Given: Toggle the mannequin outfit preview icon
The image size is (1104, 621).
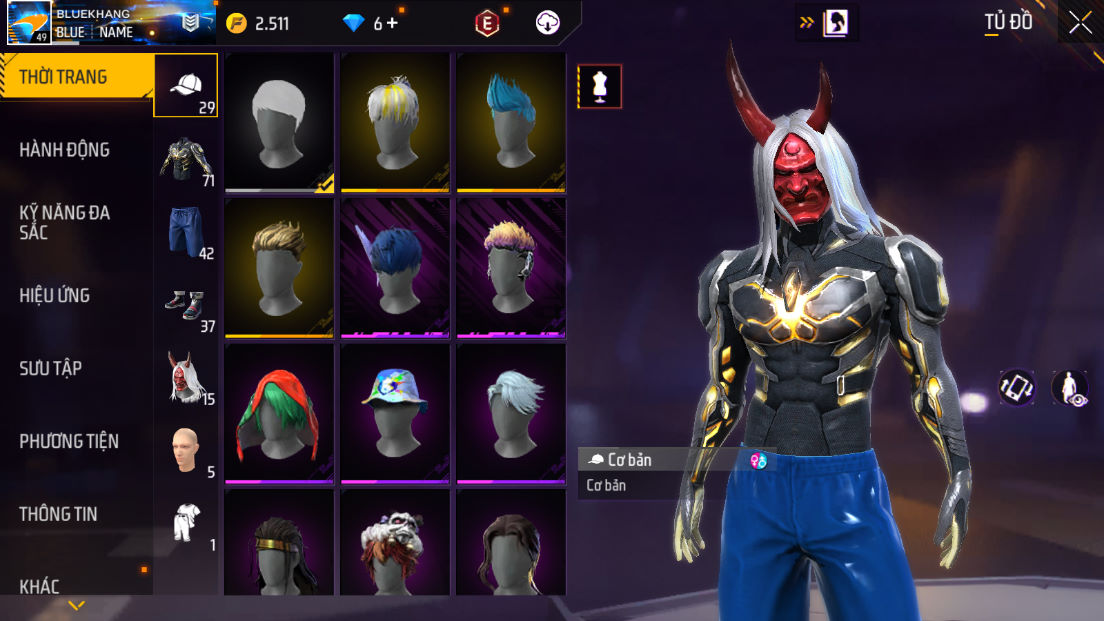Looking at the screenshot, I should [x=600, y=86].
